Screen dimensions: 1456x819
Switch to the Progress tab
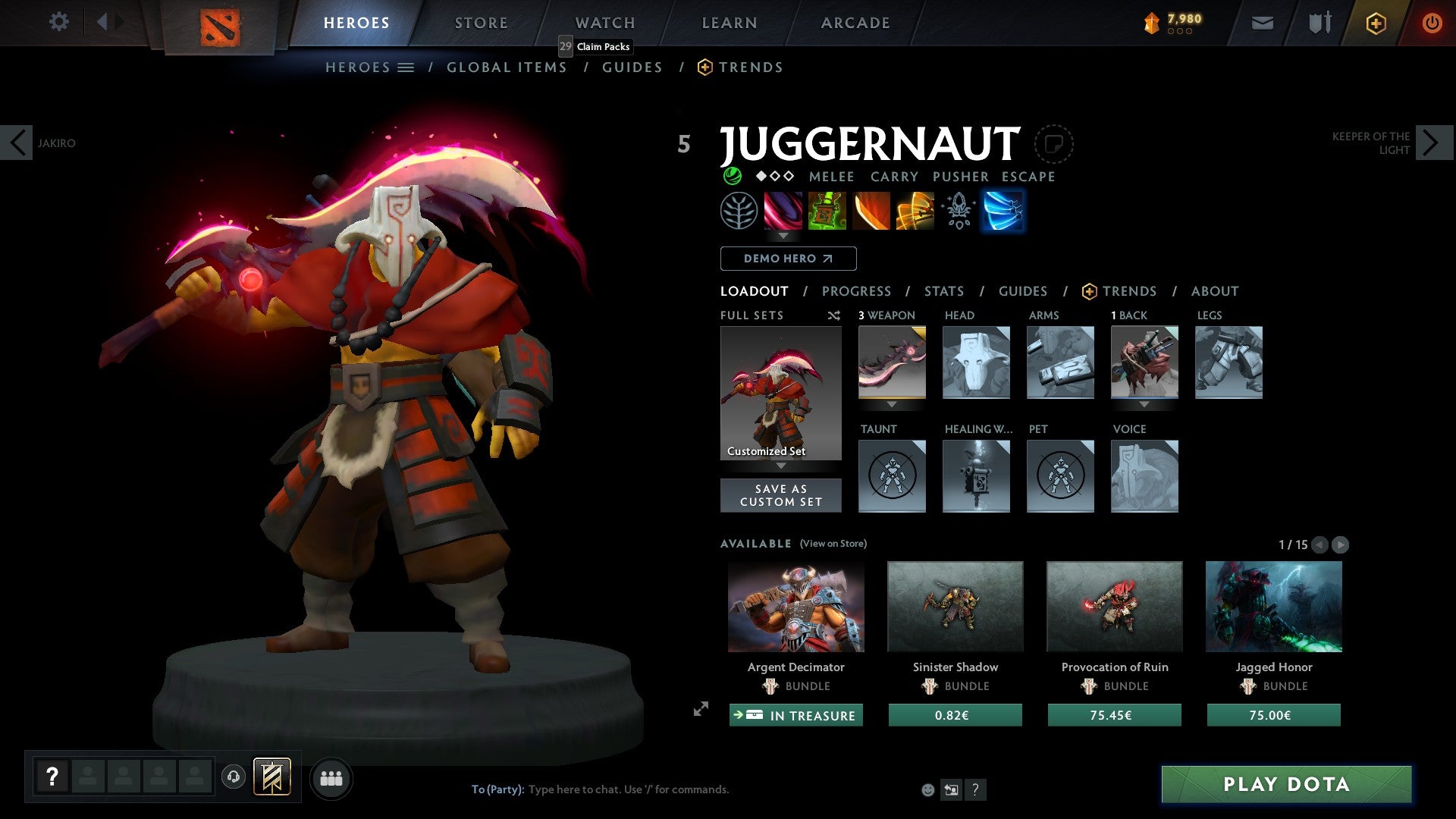[857, 291]
